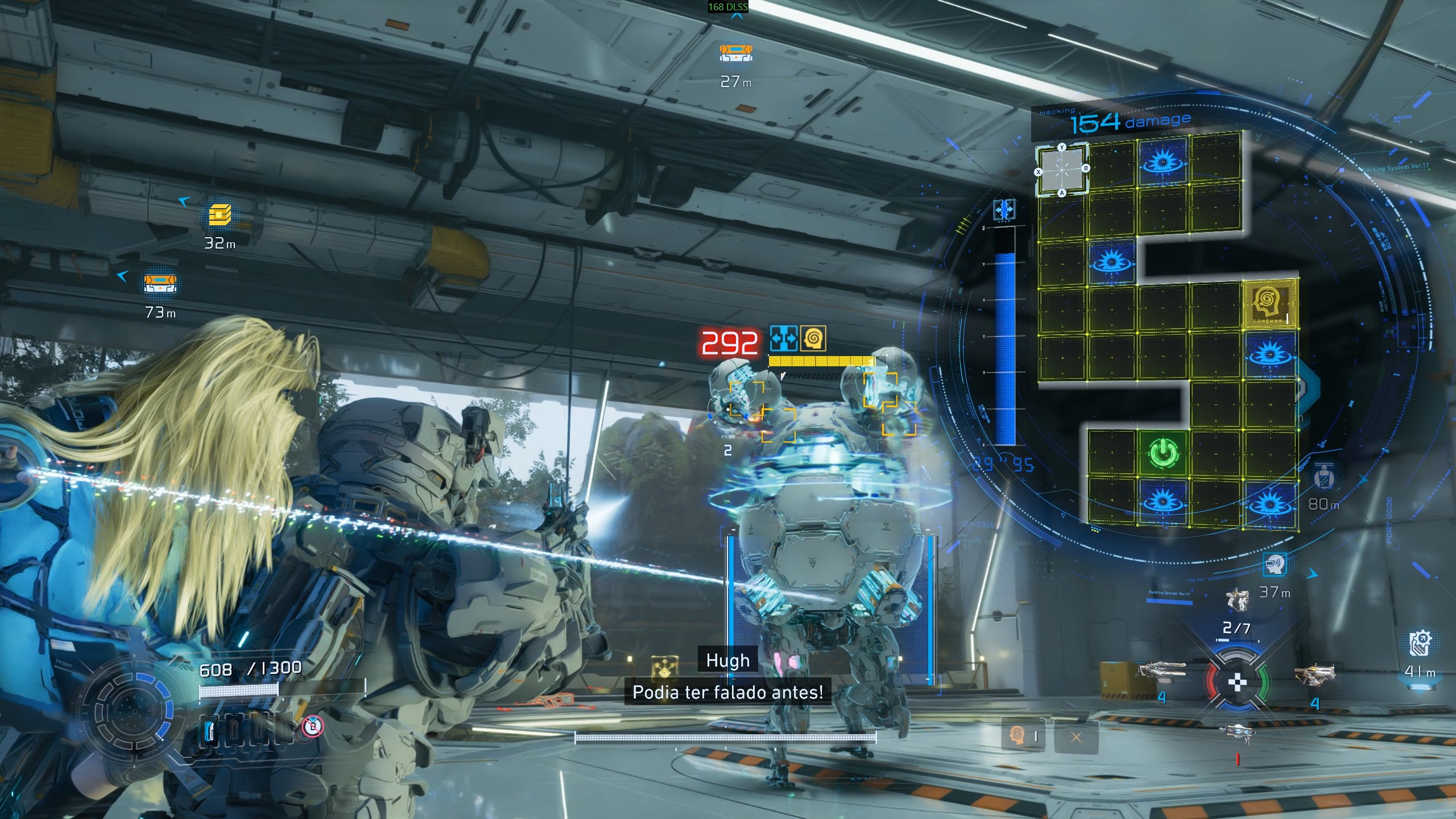Image resolution: width=1456 pixels, height=819 pixels.
Task: Click the weapon wheel center crosshair
Action: click(1237, 682)
